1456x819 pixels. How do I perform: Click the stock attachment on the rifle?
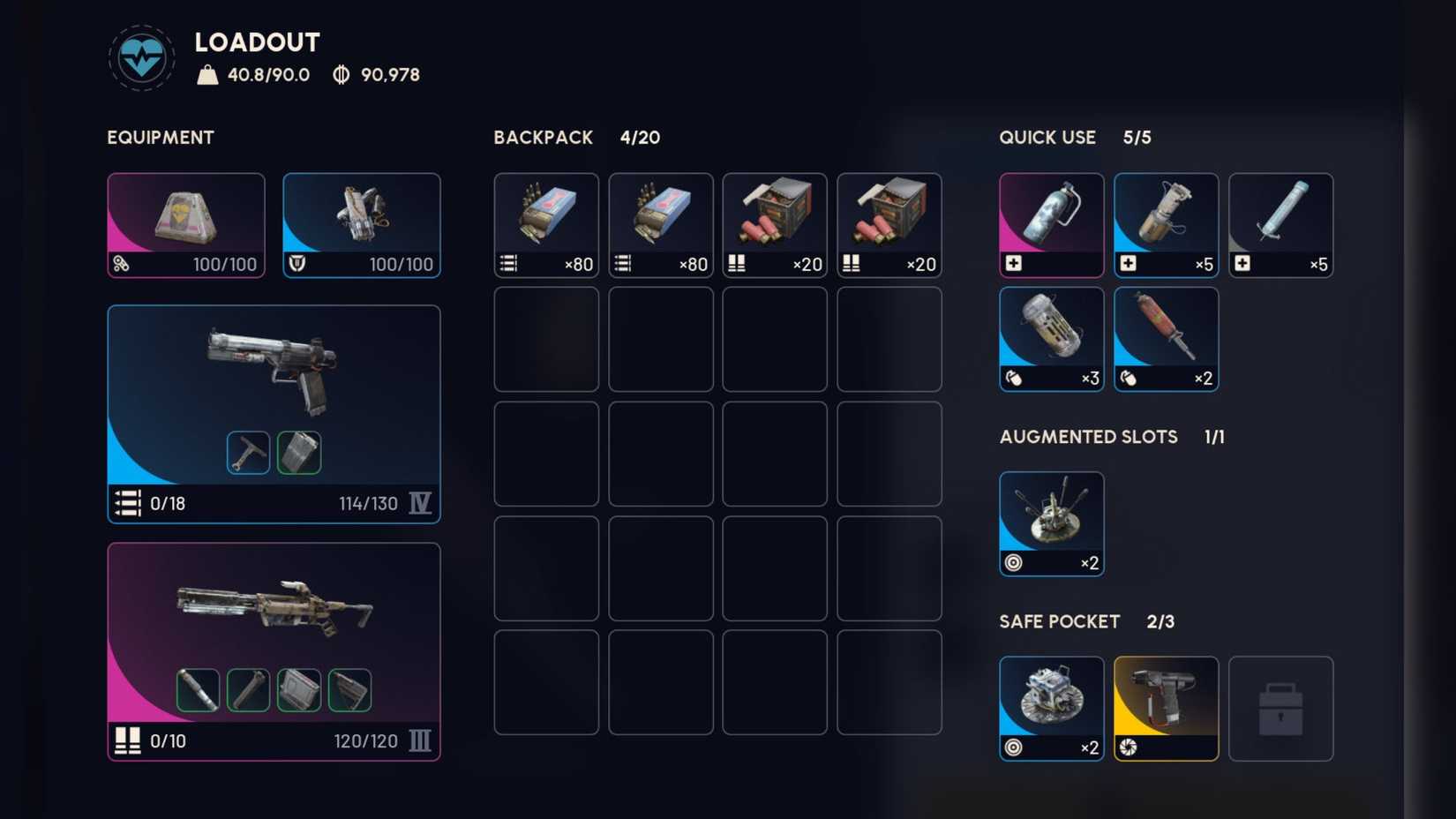[x=349, y=689]
